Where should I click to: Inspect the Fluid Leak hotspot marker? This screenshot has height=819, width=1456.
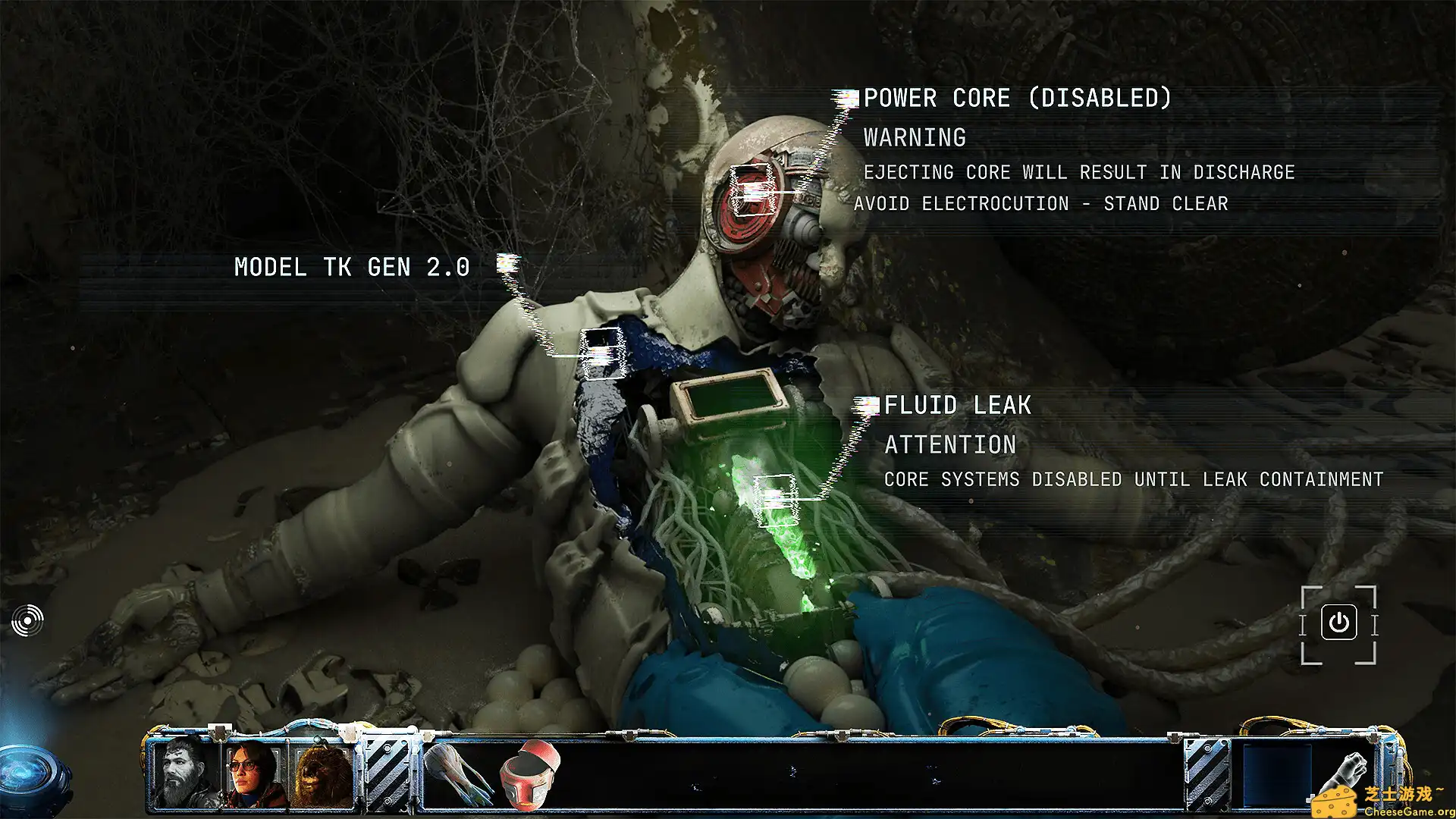776,498
